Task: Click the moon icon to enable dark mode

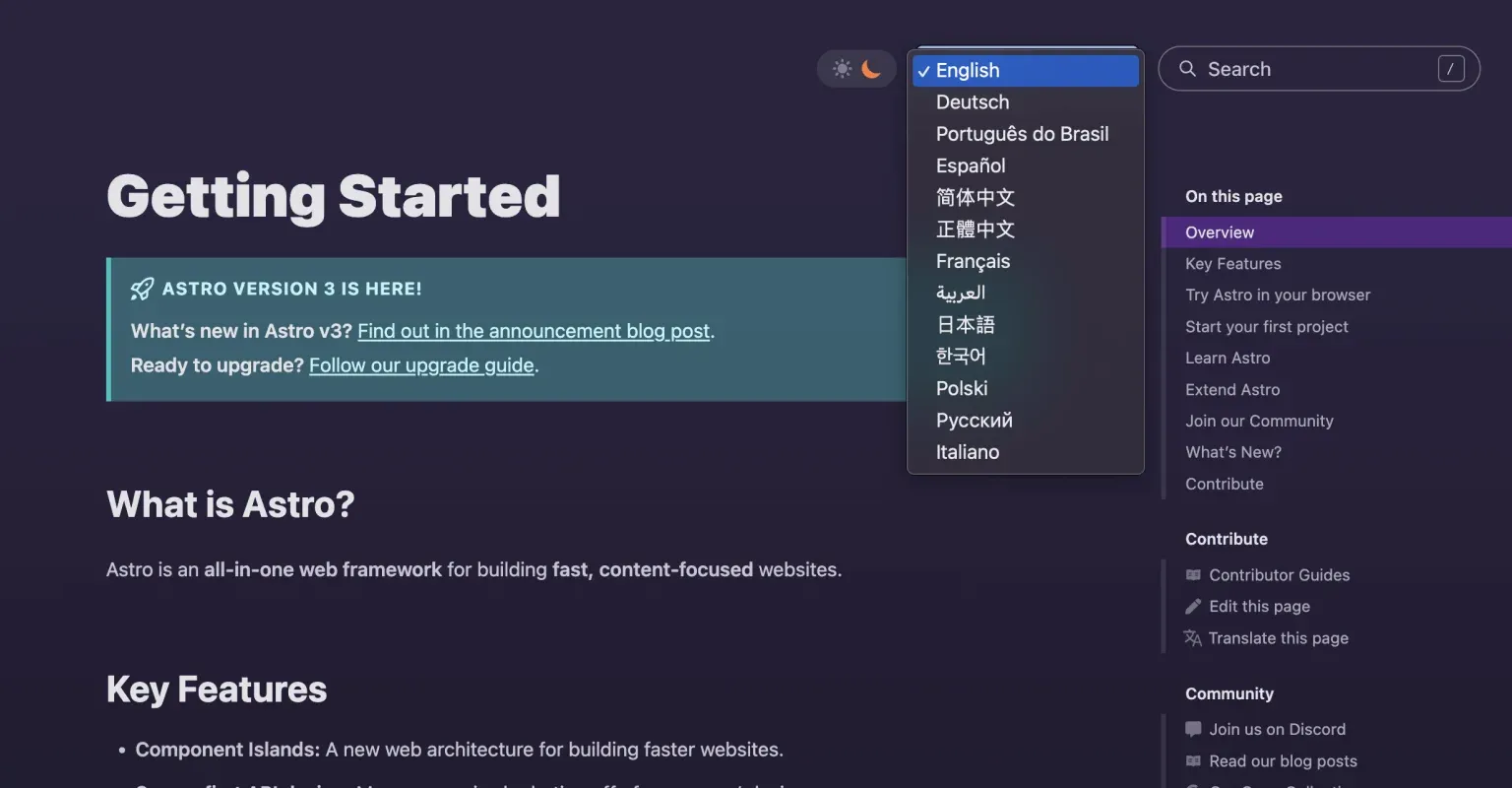Action: [x=870, y=68]
